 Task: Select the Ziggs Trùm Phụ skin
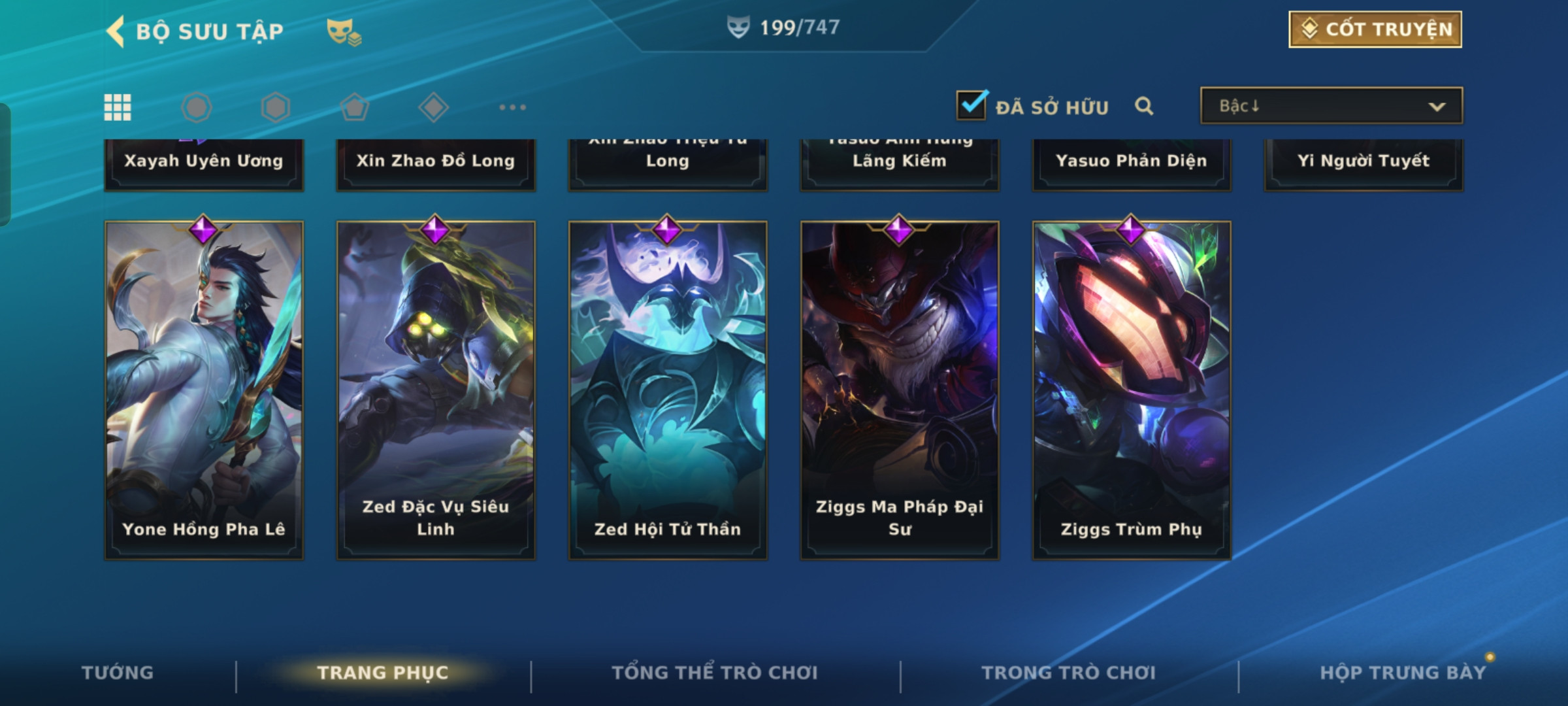[x=1132, y=390]
